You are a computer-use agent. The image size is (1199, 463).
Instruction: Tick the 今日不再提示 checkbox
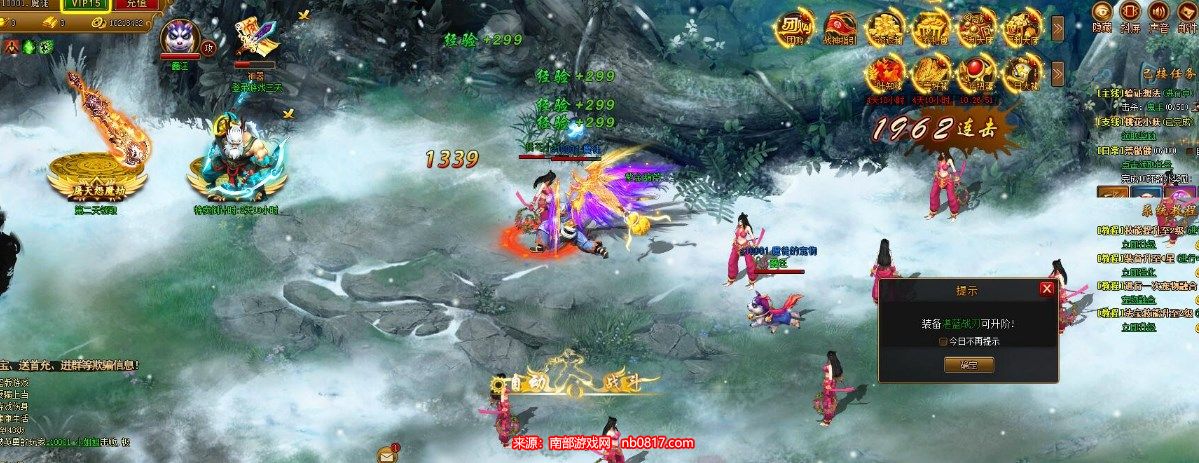943,341
